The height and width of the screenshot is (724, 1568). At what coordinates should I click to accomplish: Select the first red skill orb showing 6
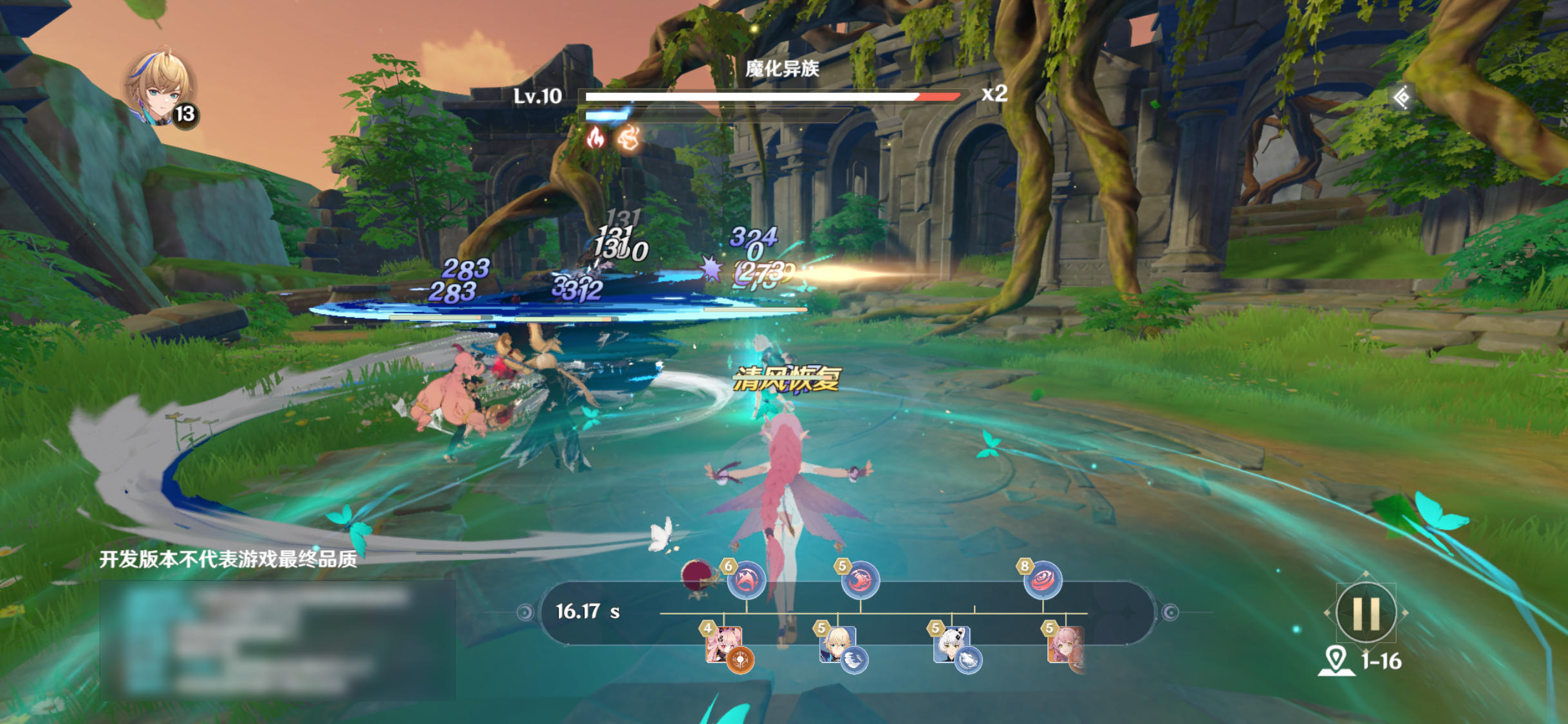pyautogui.click(x=745, y=579)
